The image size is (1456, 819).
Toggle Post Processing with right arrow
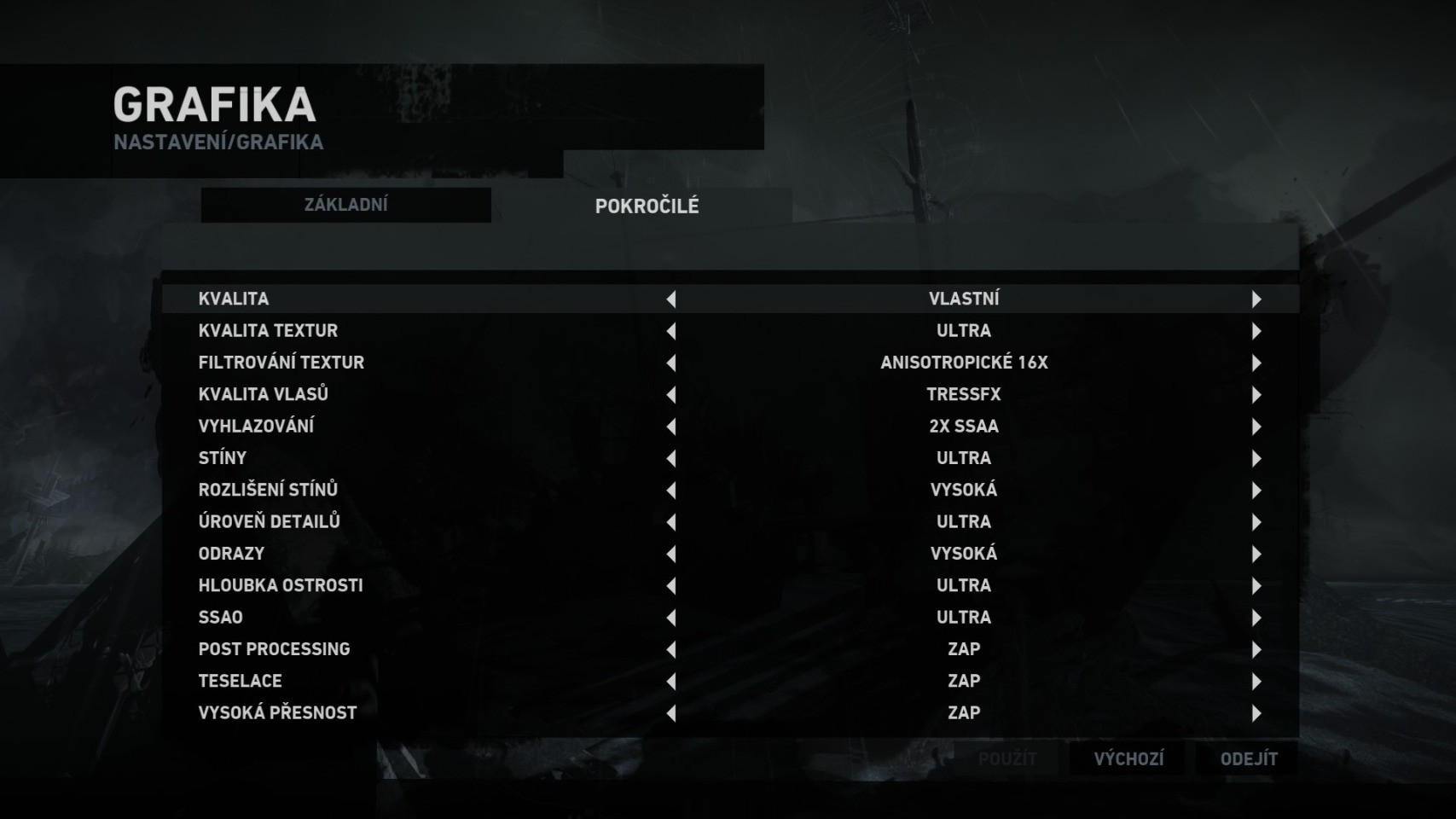click(x=1256, y=649)
